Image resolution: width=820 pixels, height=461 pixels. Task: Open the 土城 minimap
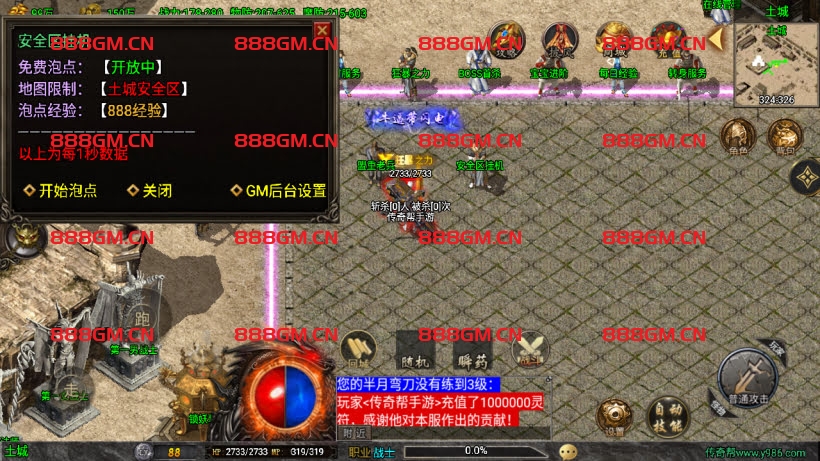click(776, 60)
